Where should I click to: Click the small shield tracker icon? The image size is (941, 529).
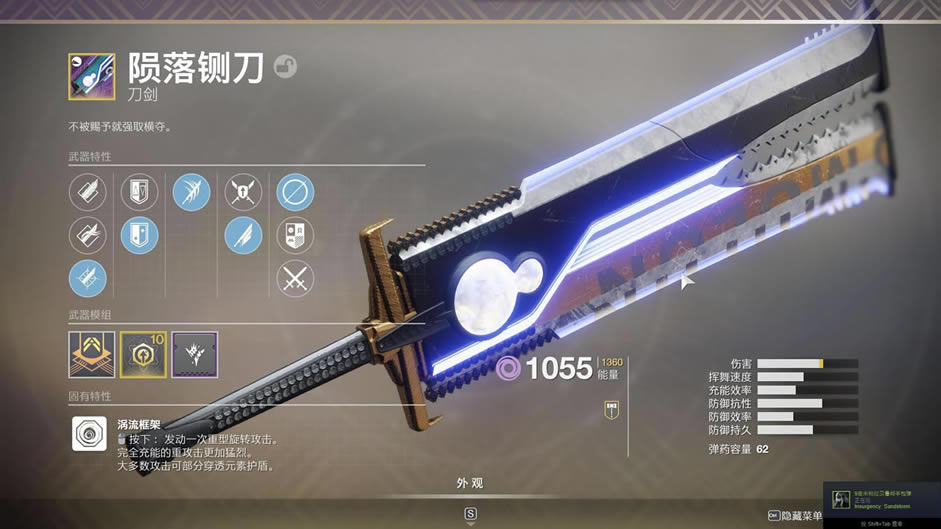pyautogui.click(x=610, y=410)
